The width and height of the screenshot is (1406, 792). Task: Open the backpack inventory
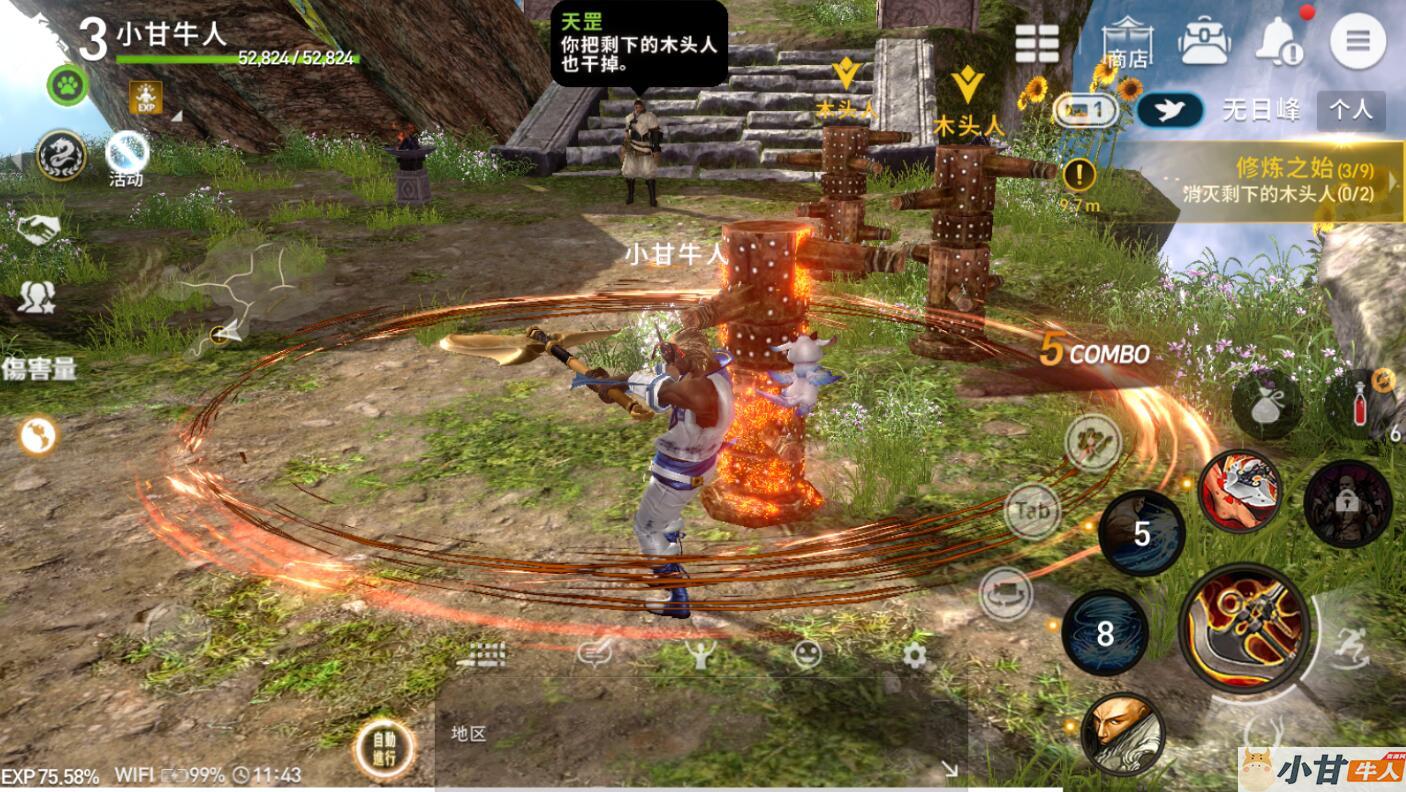(x=1203, y=42)
